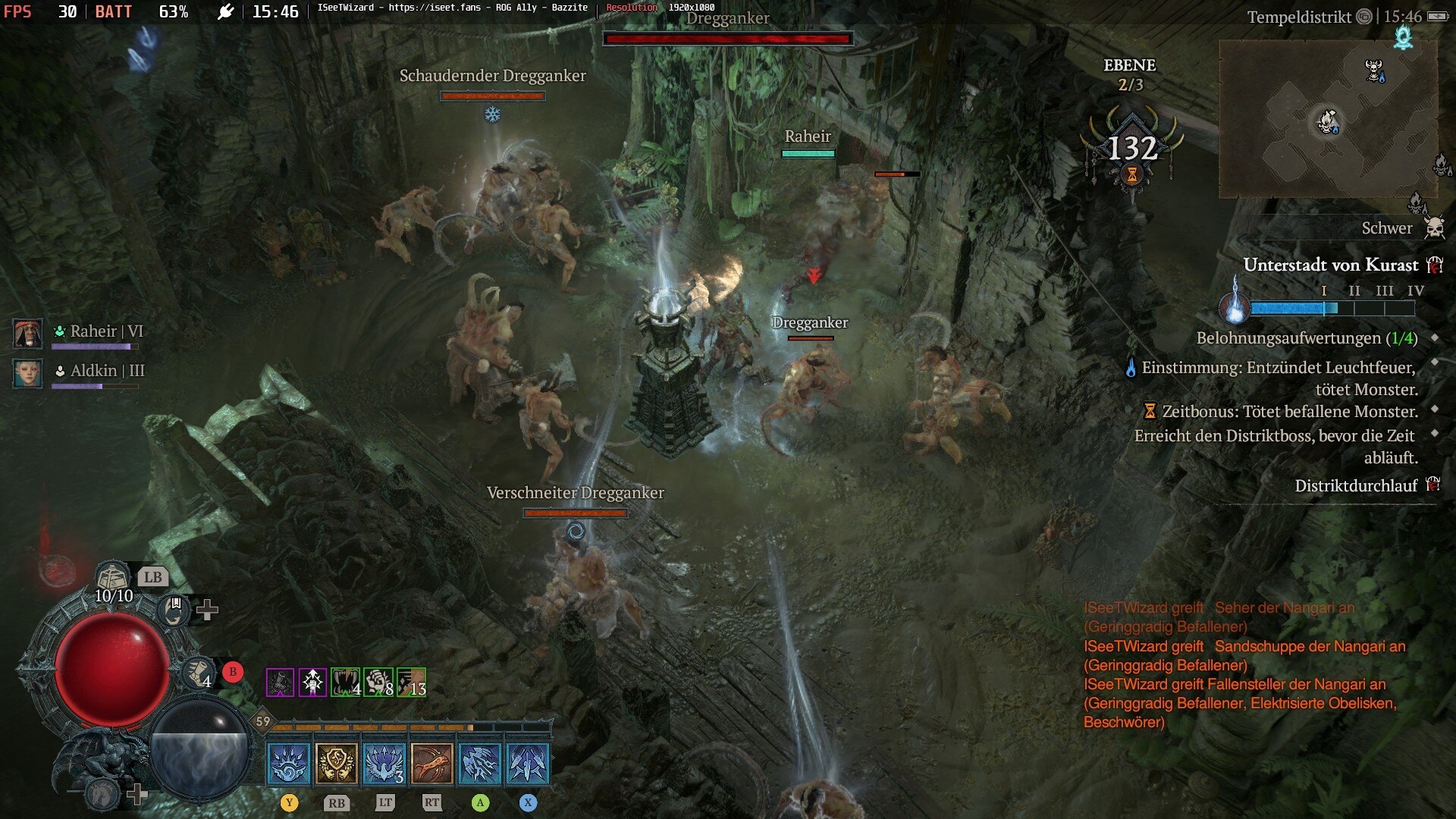
Task: Open the minimap of the Tempeldistrikt
Action: click(x=1327, y=119)
